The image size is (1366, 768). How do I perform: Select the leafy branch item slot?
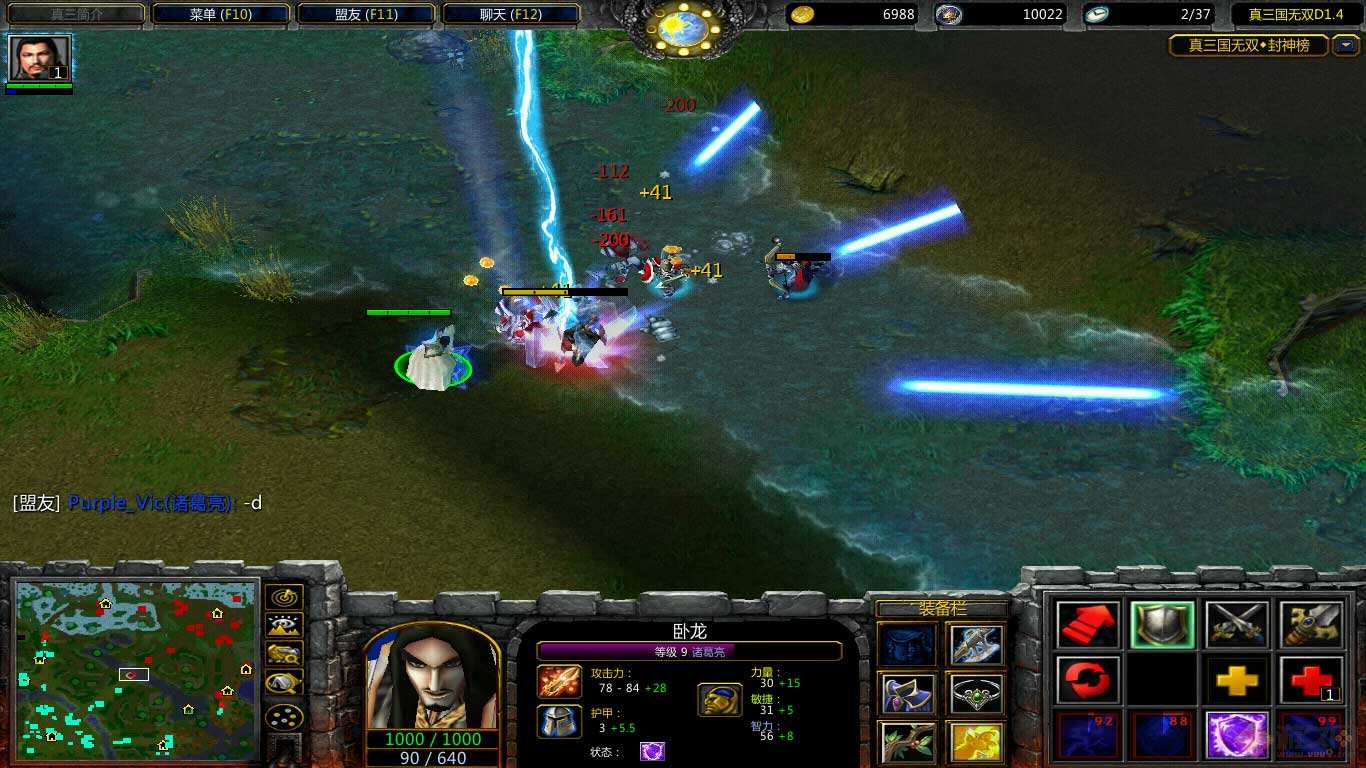tap(908, 742)
